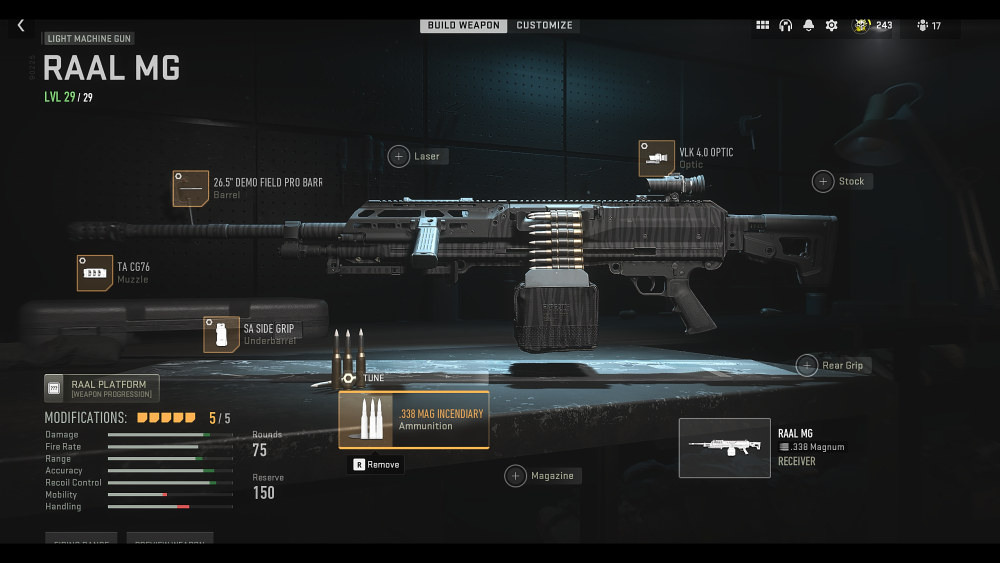Select the SA Side Grip underbarrel slot
Viewport: 1000px width, 563px height.
coord(221,334)
